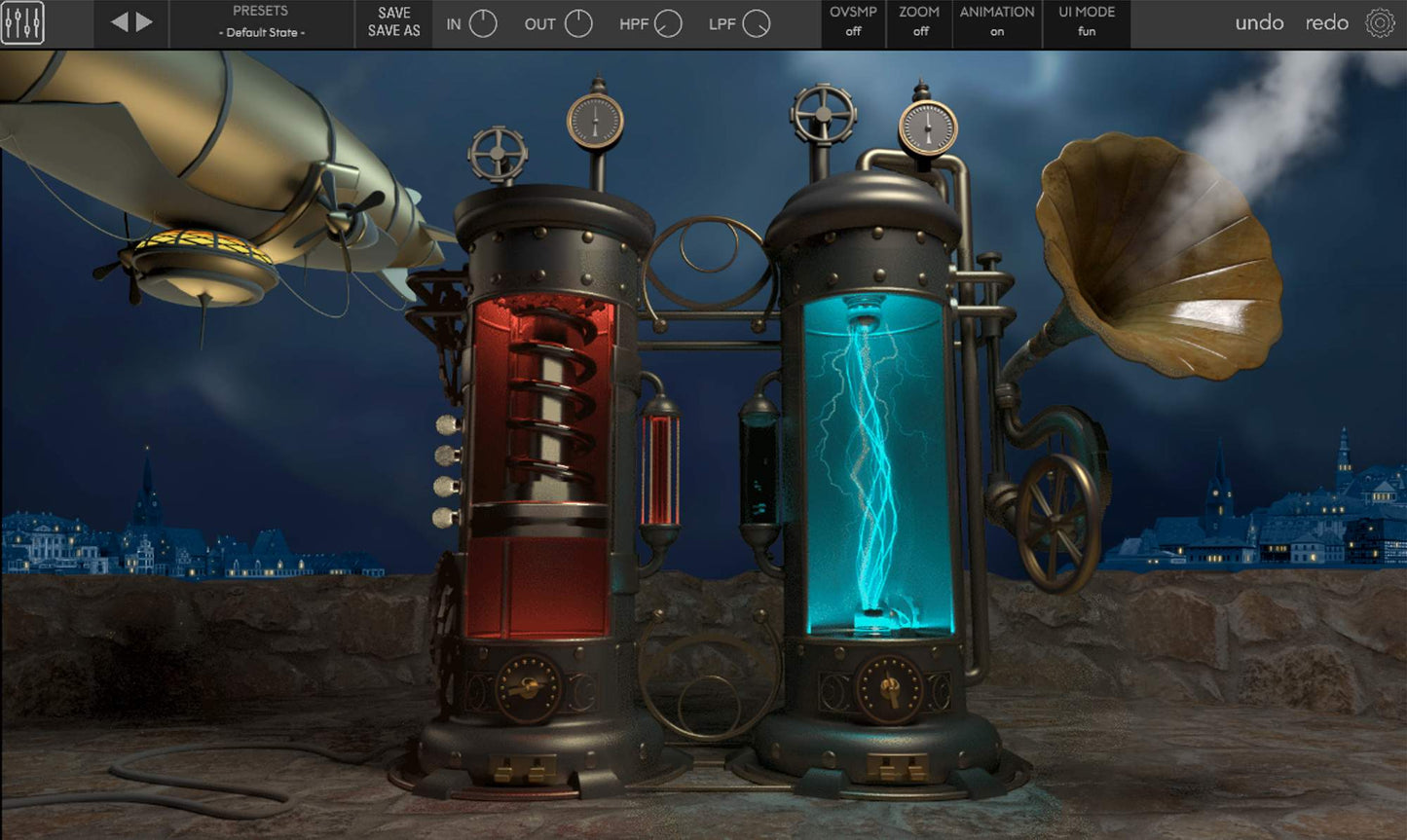The width and height of the screenshot is (1407, 840).
Task: Undo the last change
Action: [1259, 23]
